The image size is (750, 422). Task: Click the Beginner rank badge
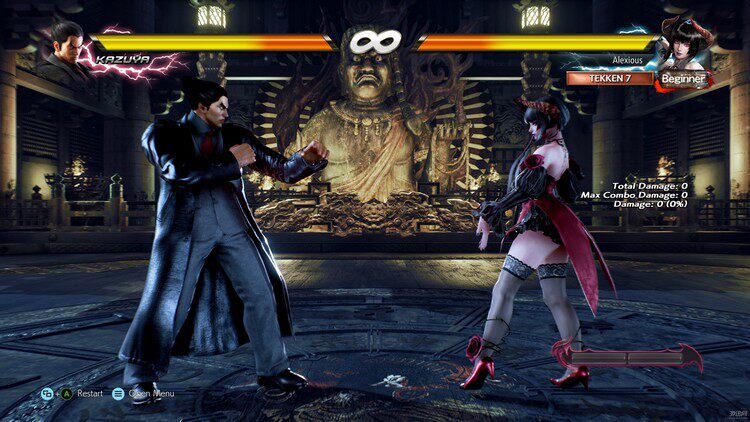coord(683,78)
